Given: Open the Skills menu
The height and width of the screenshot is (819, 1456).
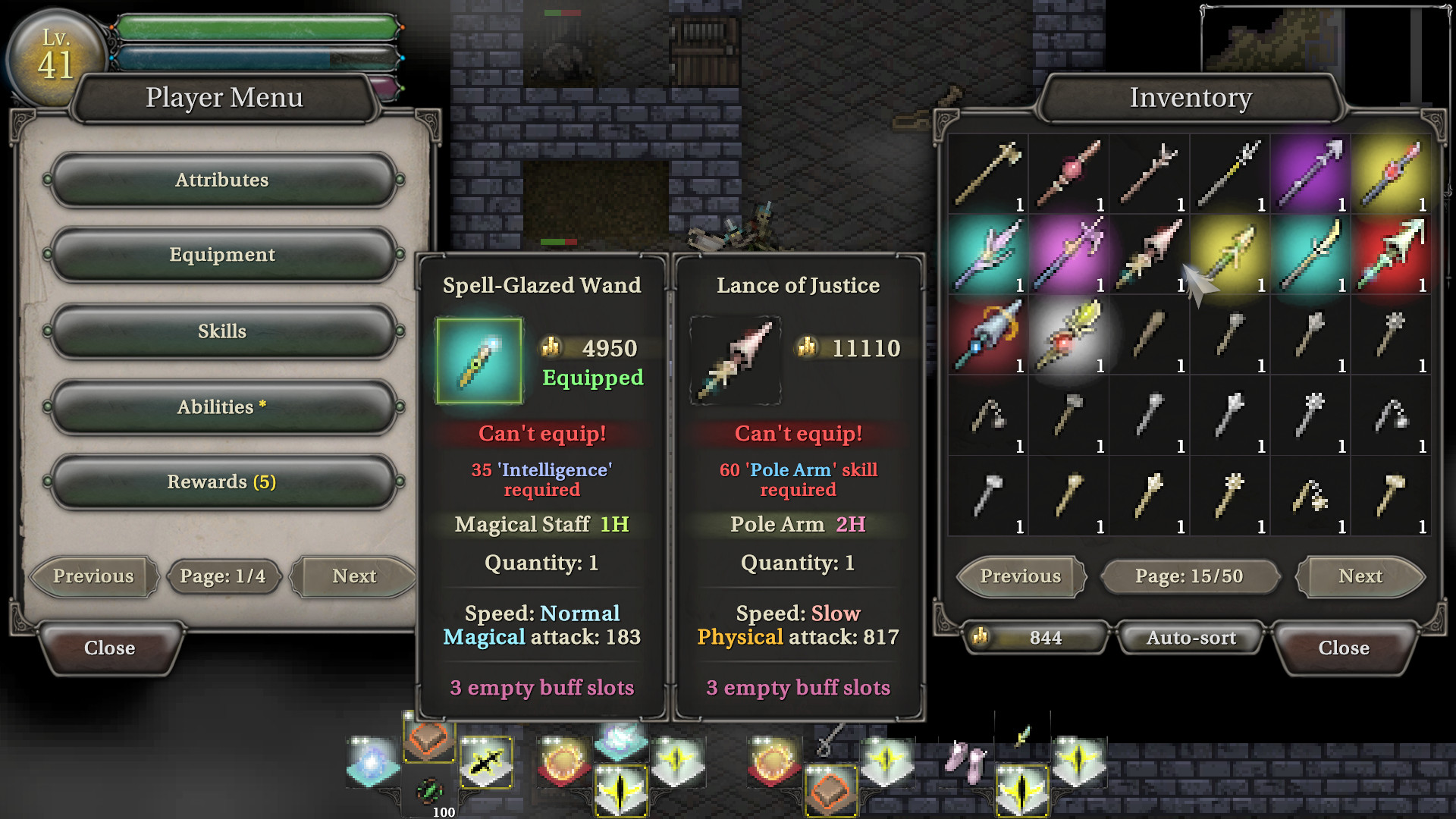Looking at the screenshot, I should point(222,331).
